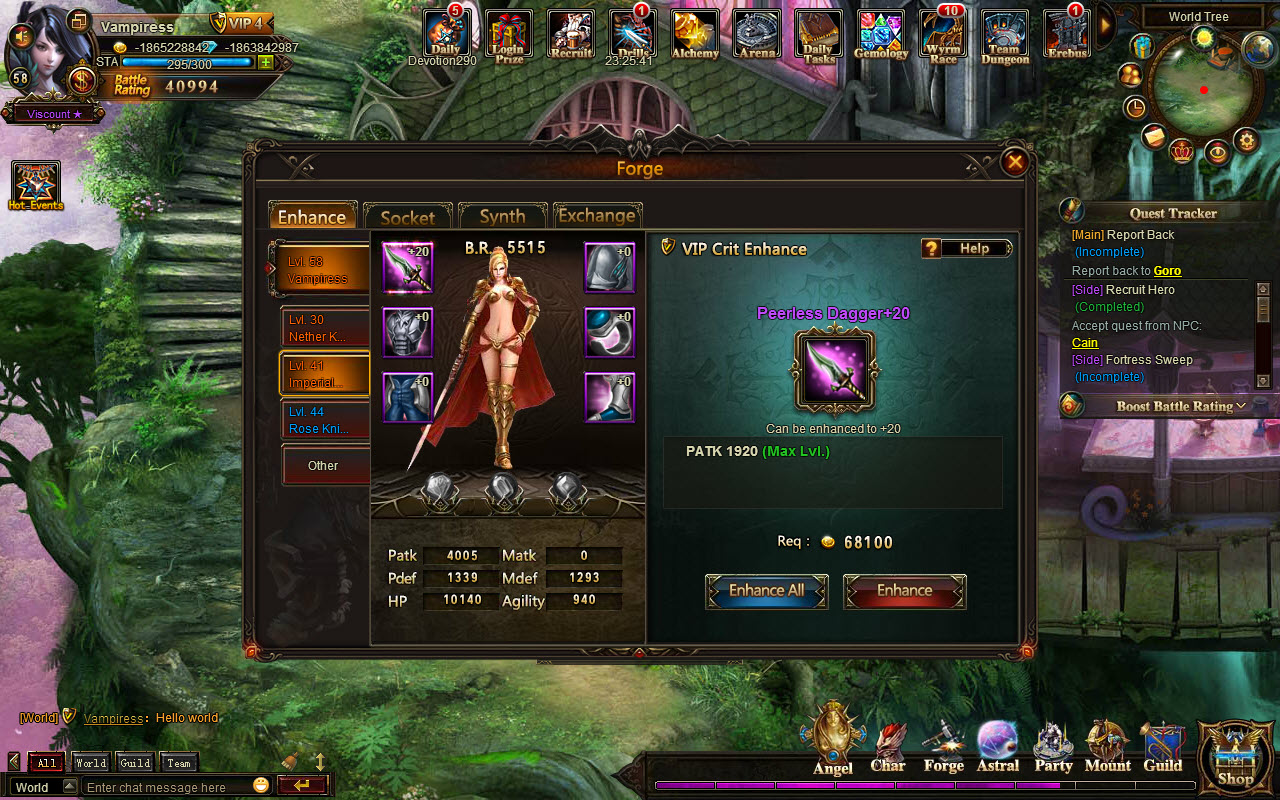Switch to the Socket tab
The image size is (1280, 800).
click(x=408, y=215)
